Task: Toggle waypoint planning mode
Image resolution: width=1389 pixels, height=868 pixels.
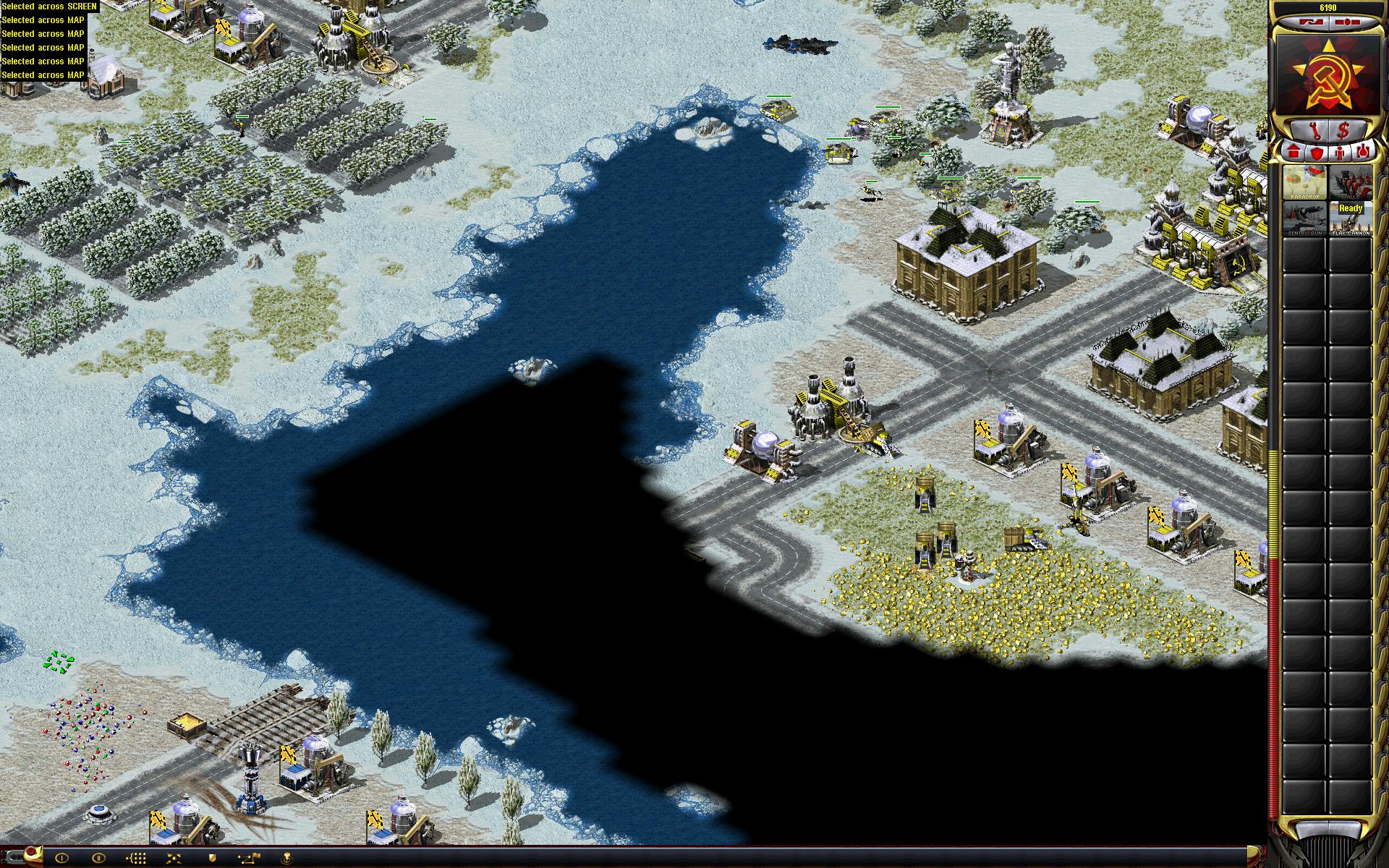Action: point(250,857)
